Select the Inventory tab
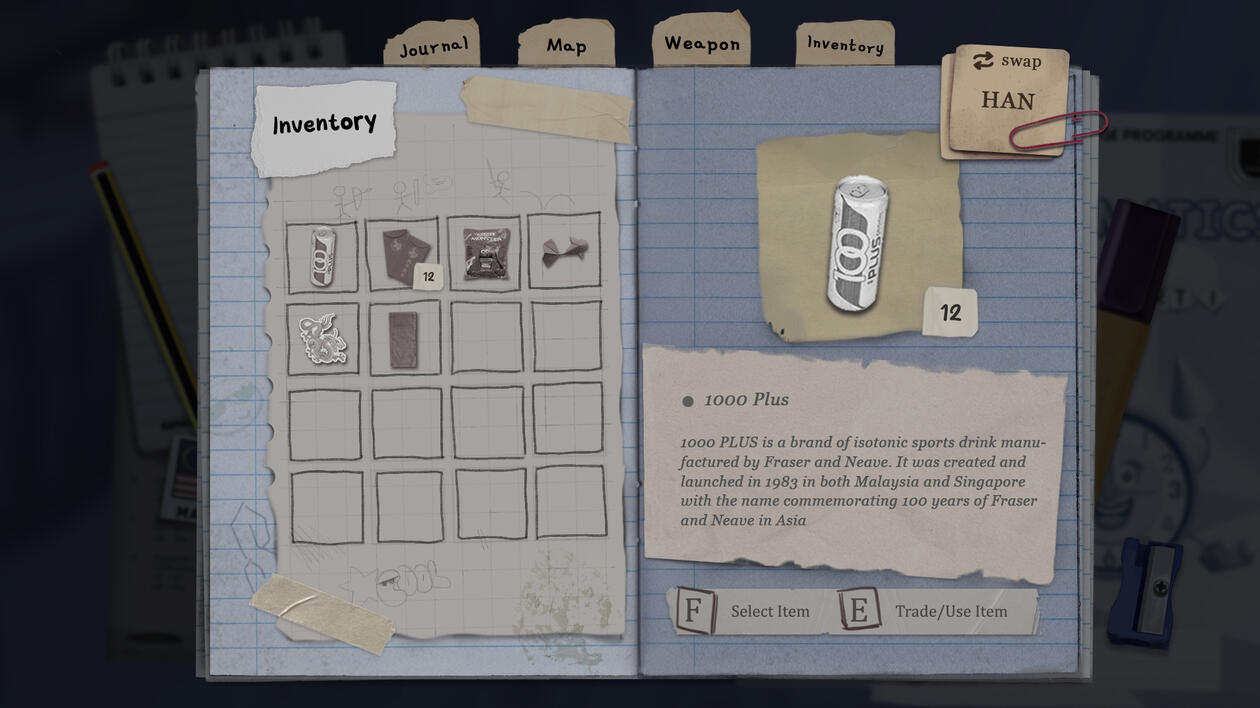The width and height of the screenshot is (1260, 708). [845, 45]
